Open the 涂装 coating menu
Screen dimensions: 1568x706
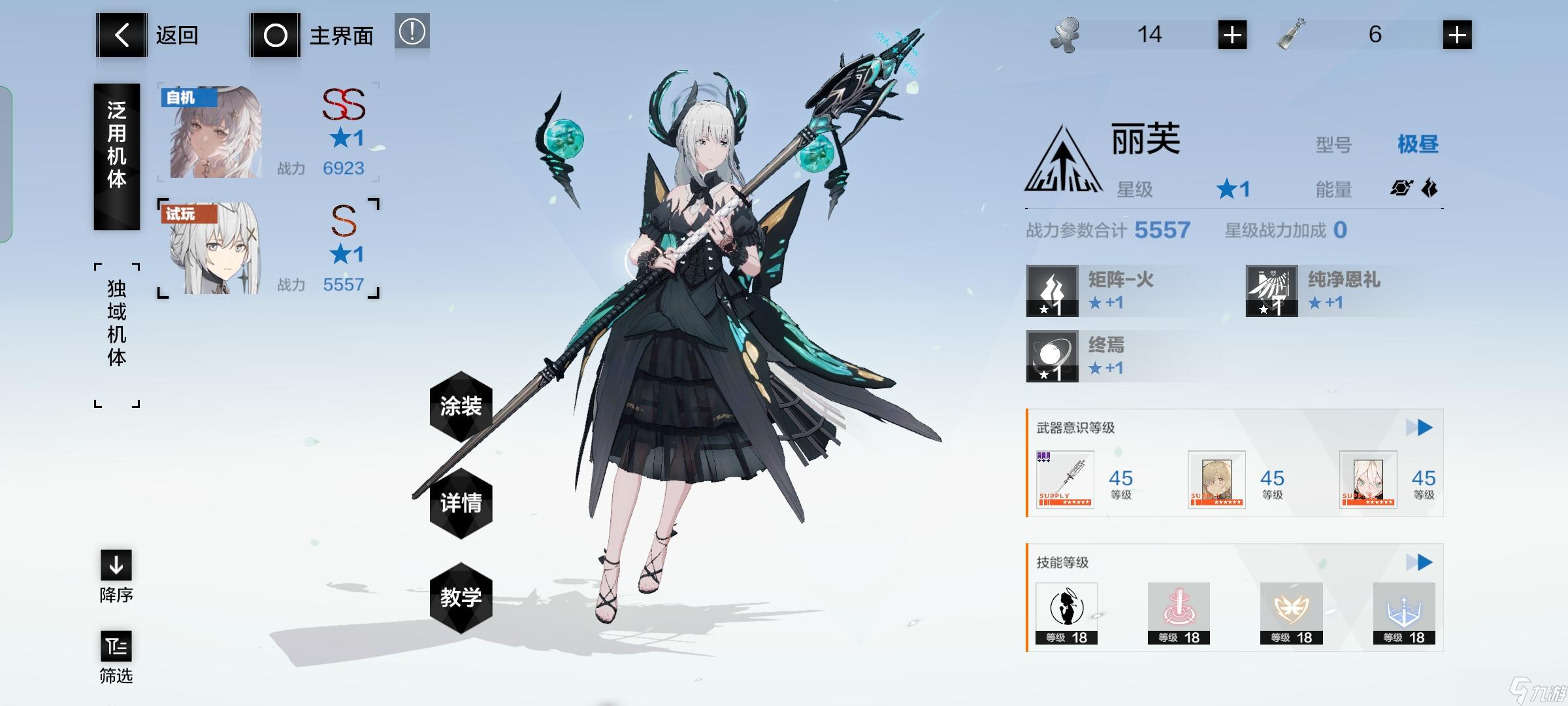tap(461, 406)
